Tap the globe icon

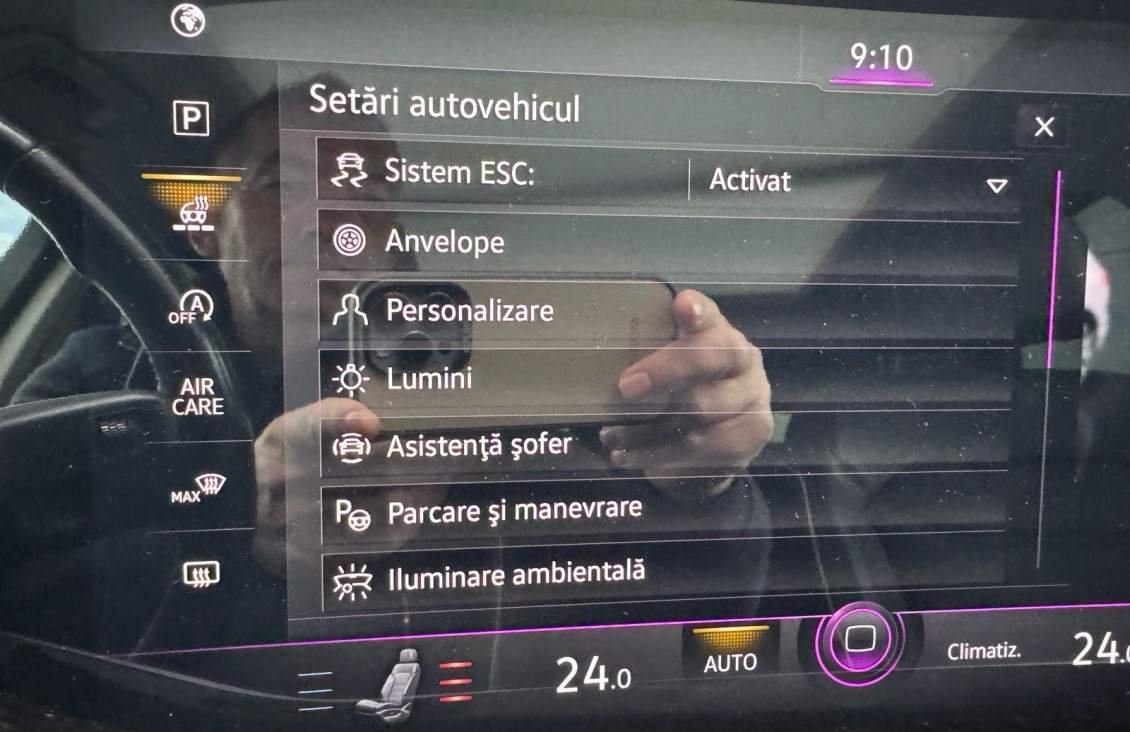tap(188, 19)
